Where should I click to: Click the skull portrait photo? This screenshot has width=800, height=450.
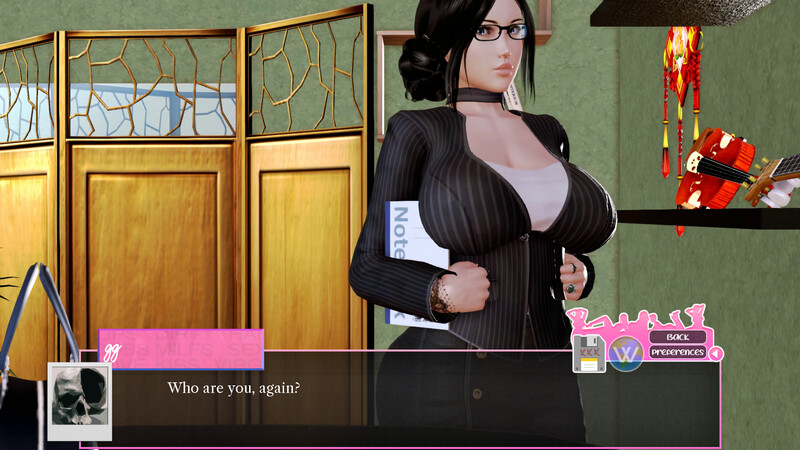79,398
